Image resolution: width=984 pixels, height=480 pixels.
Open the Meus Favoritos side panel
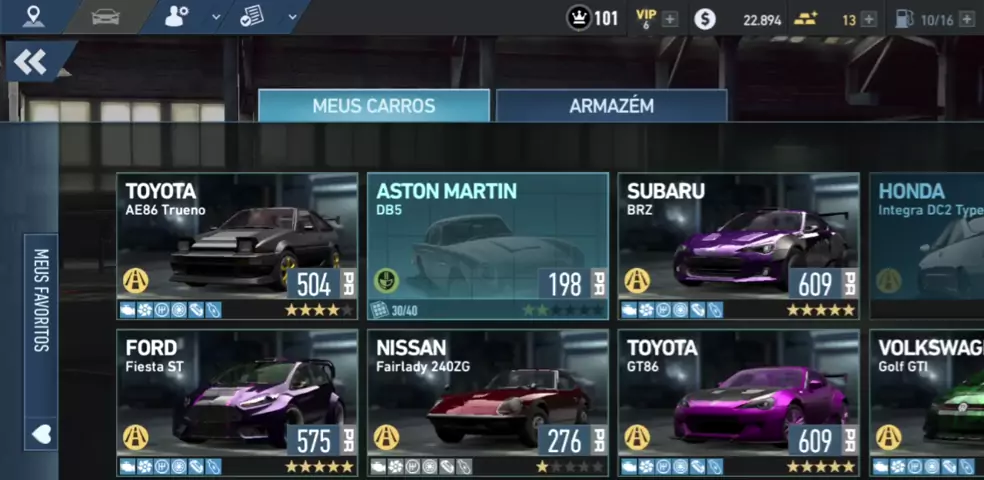point(41,300)
